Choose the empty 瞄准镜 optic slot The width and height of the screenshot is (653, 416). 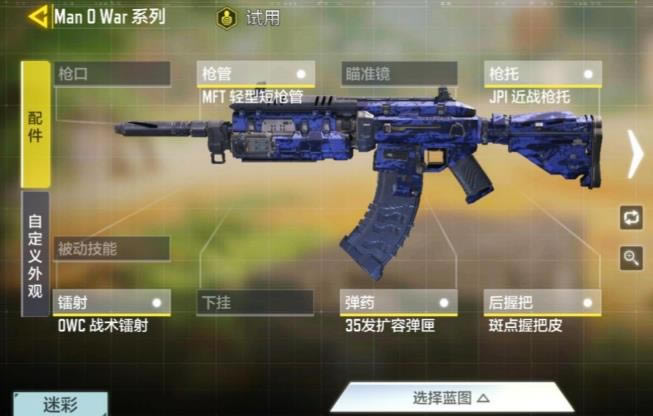tap(399, 74)
